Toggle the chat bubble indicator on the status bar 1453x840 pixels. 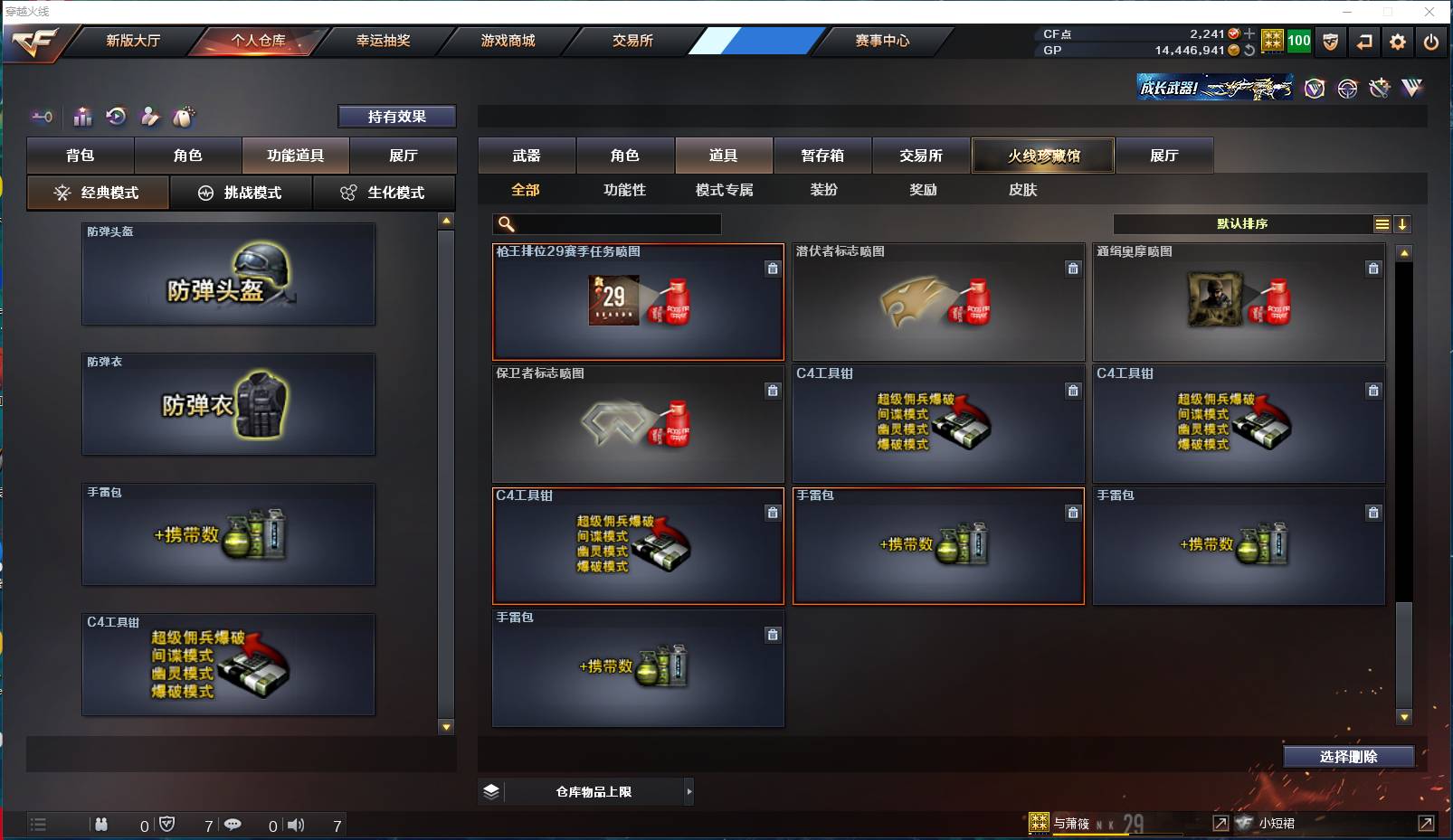coord(234,825)
